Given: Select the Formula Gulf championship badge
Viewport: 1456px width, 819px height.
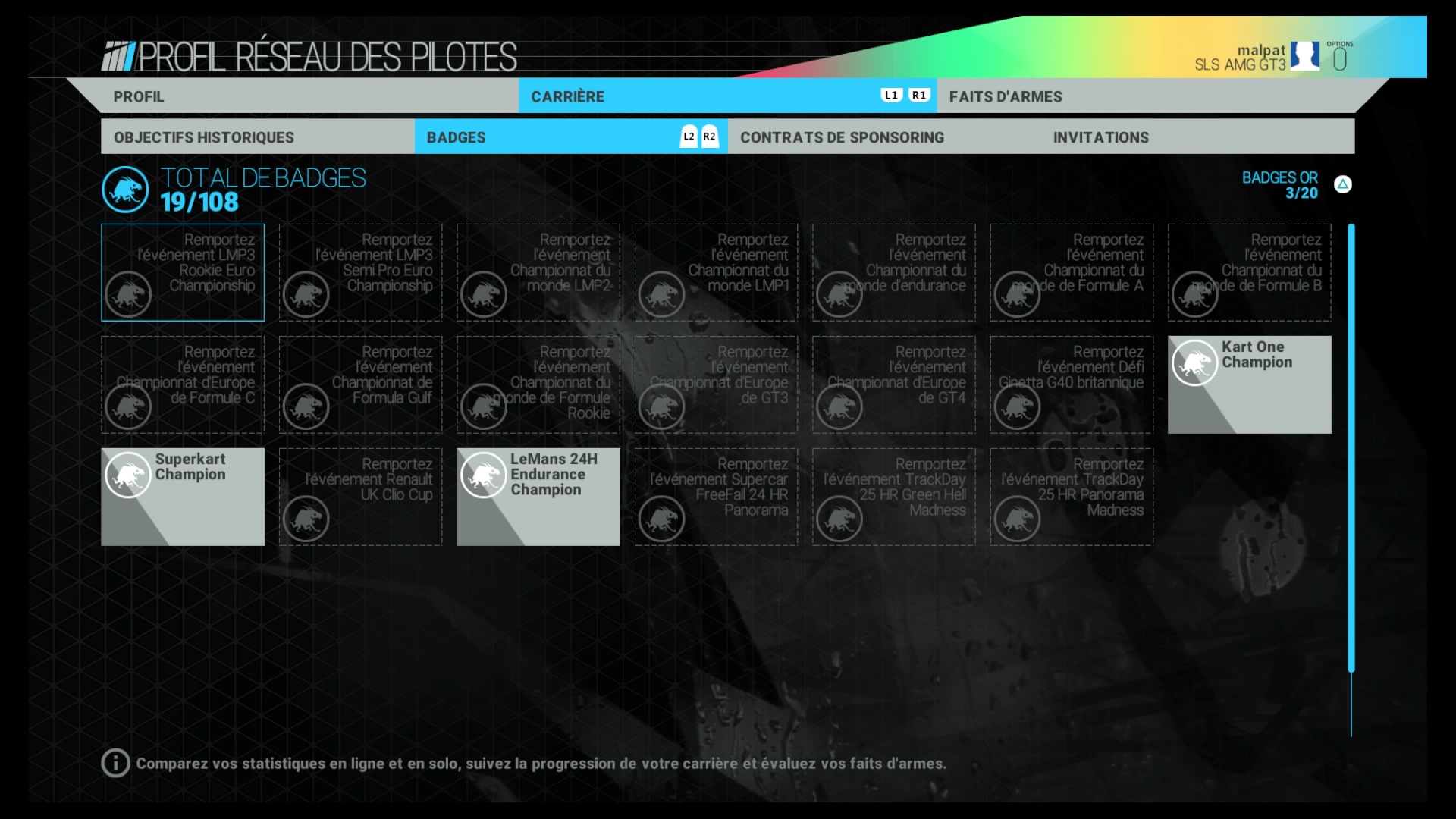Looking at the screenshot, I should (360, 384).
